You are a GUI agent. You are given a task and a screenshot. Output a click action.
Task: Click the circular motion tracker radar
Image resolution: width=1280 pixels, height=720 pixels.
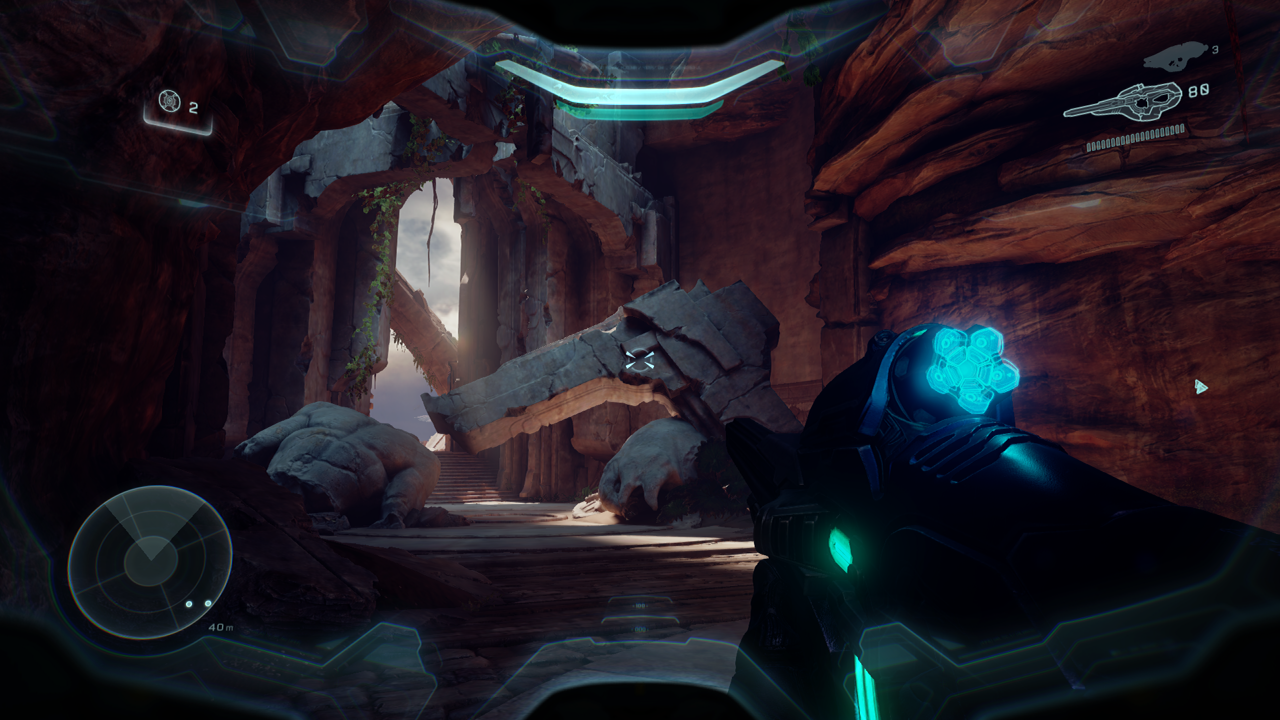150,561
